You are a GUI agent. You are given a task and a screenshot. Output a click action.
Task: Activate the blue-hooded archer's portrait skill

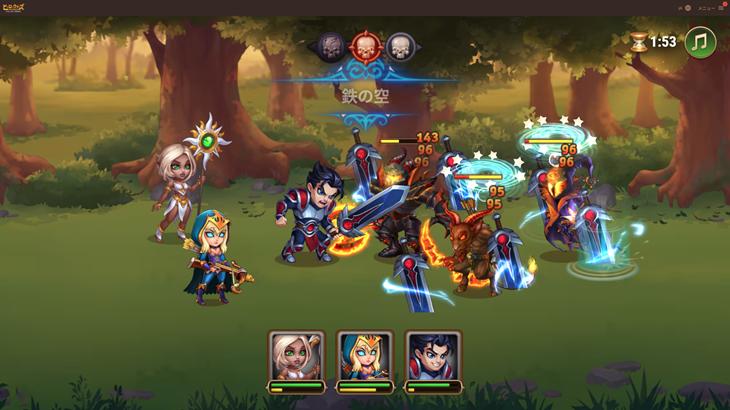[364, 357]
